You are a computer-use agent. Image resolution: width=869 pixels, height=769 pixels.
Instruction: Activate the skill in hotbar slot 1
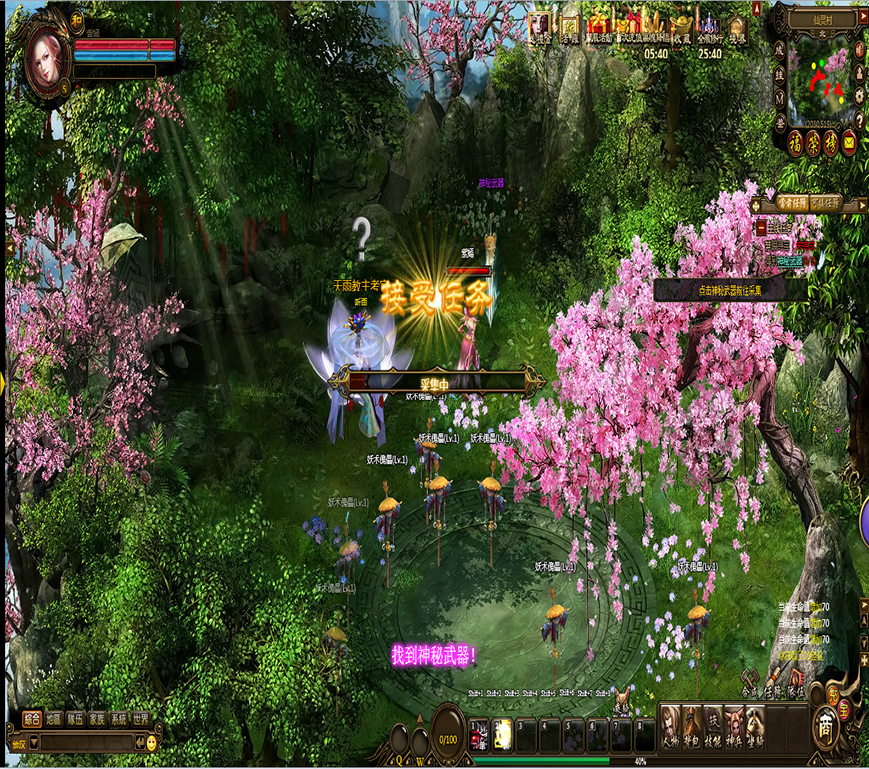point(480,735)
